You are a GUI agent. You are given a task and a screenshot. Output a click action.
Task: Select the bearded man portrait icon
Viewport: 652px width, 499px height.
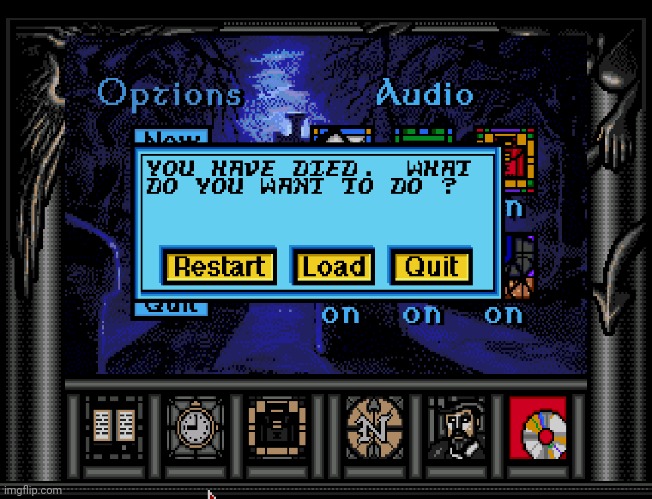(457, 427)
